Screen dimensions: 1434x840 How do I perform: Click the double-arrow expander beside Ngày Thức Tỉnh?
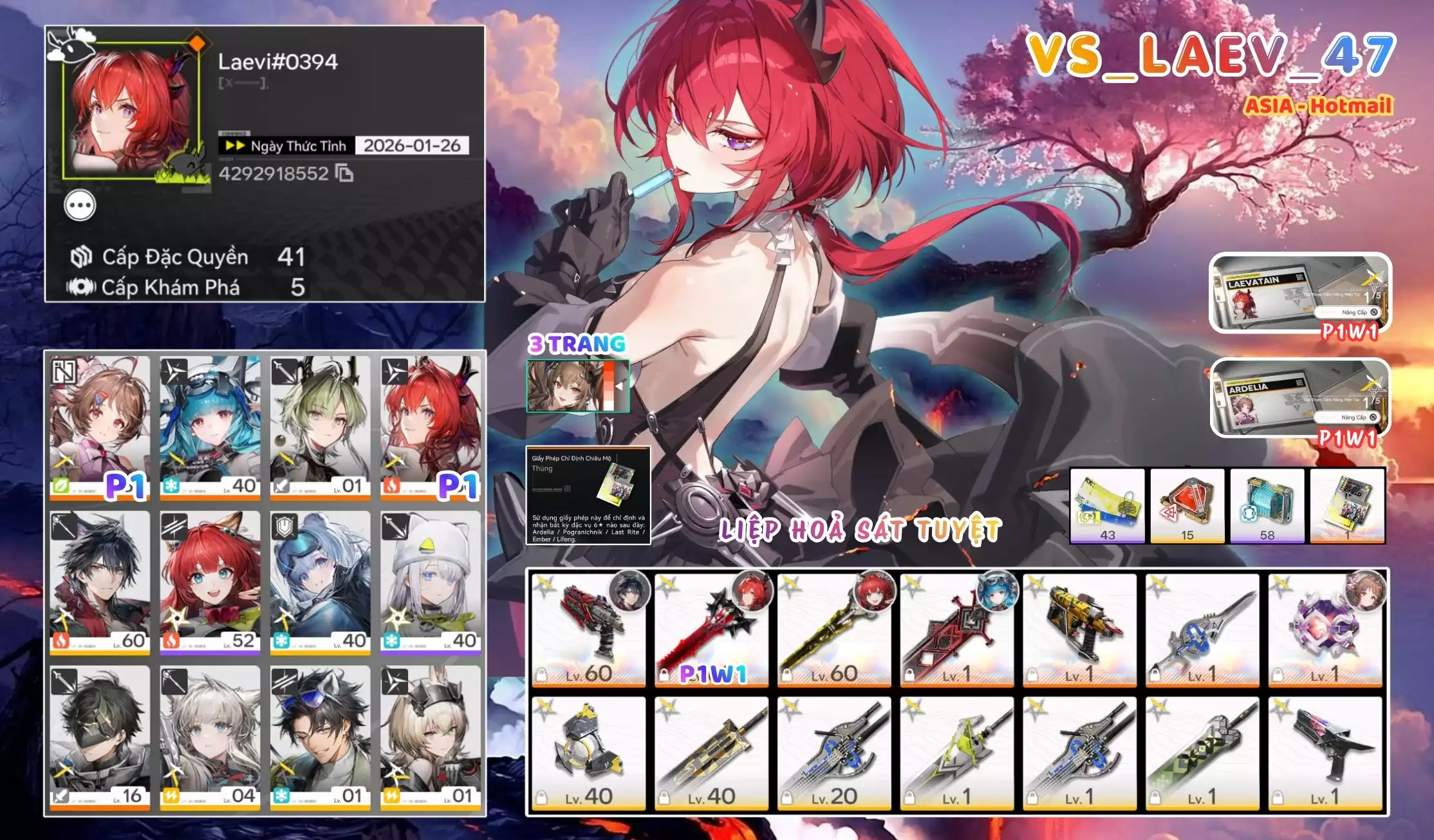[237, 145]
